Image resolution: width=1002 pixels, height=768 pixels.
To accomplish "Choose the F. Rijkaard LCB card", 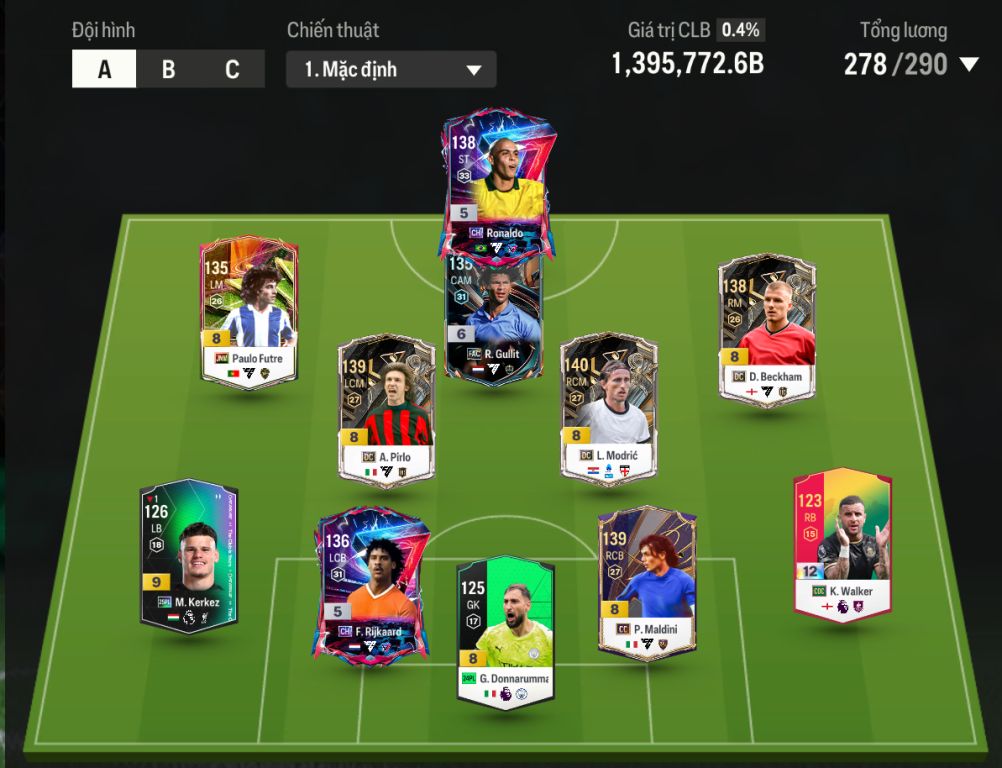I will [x=372, y=585].
